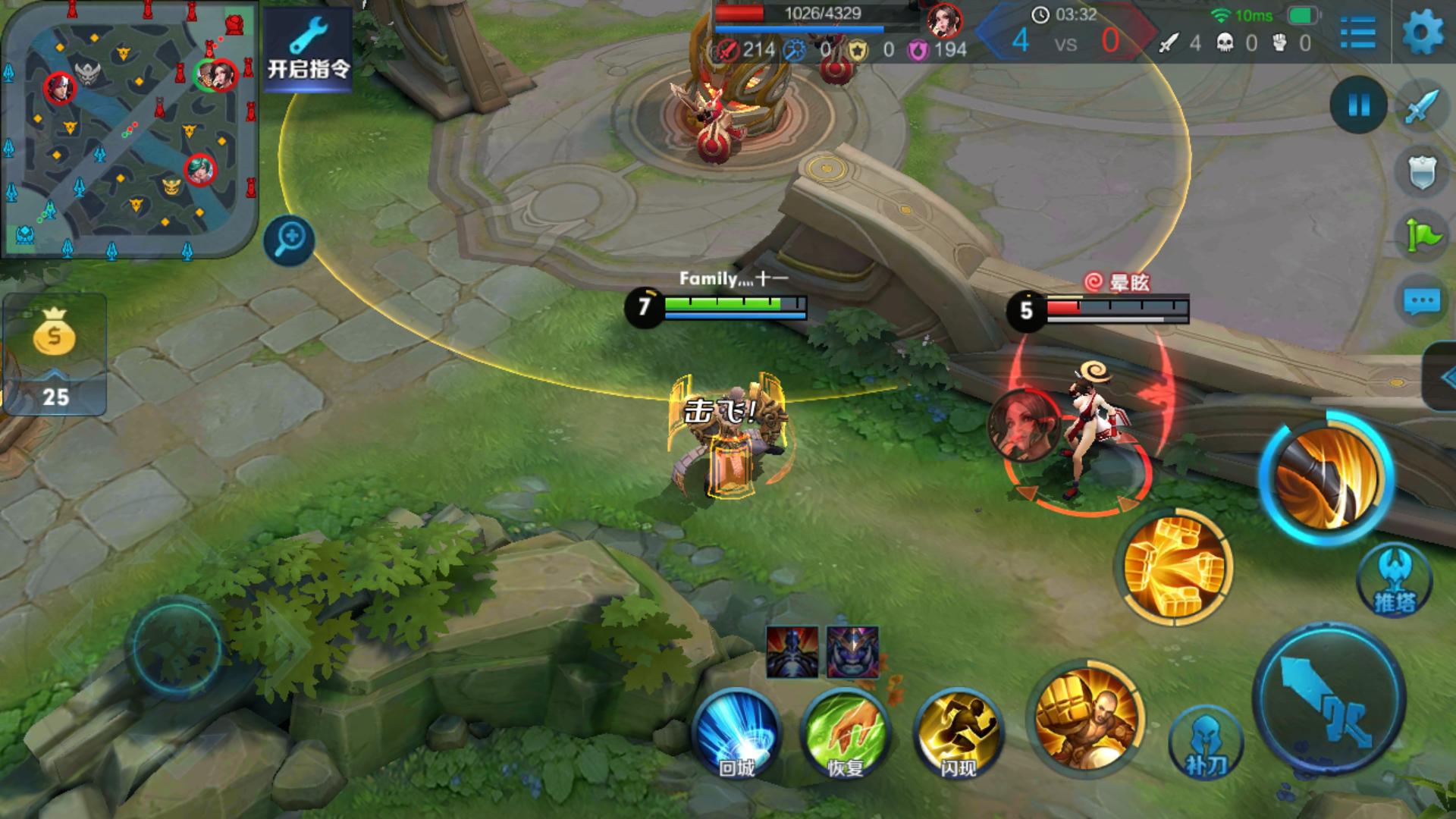1456x819 pixels.
Task: Tap the 补刀 last-hit button
Action: (1206, 745)
